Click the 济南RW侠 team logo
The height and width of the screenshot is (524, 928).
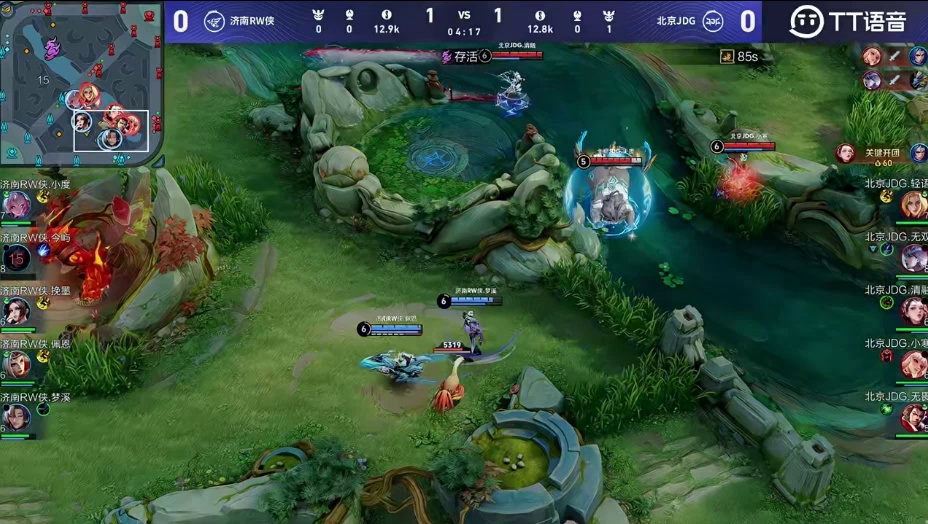coord(215,20)
